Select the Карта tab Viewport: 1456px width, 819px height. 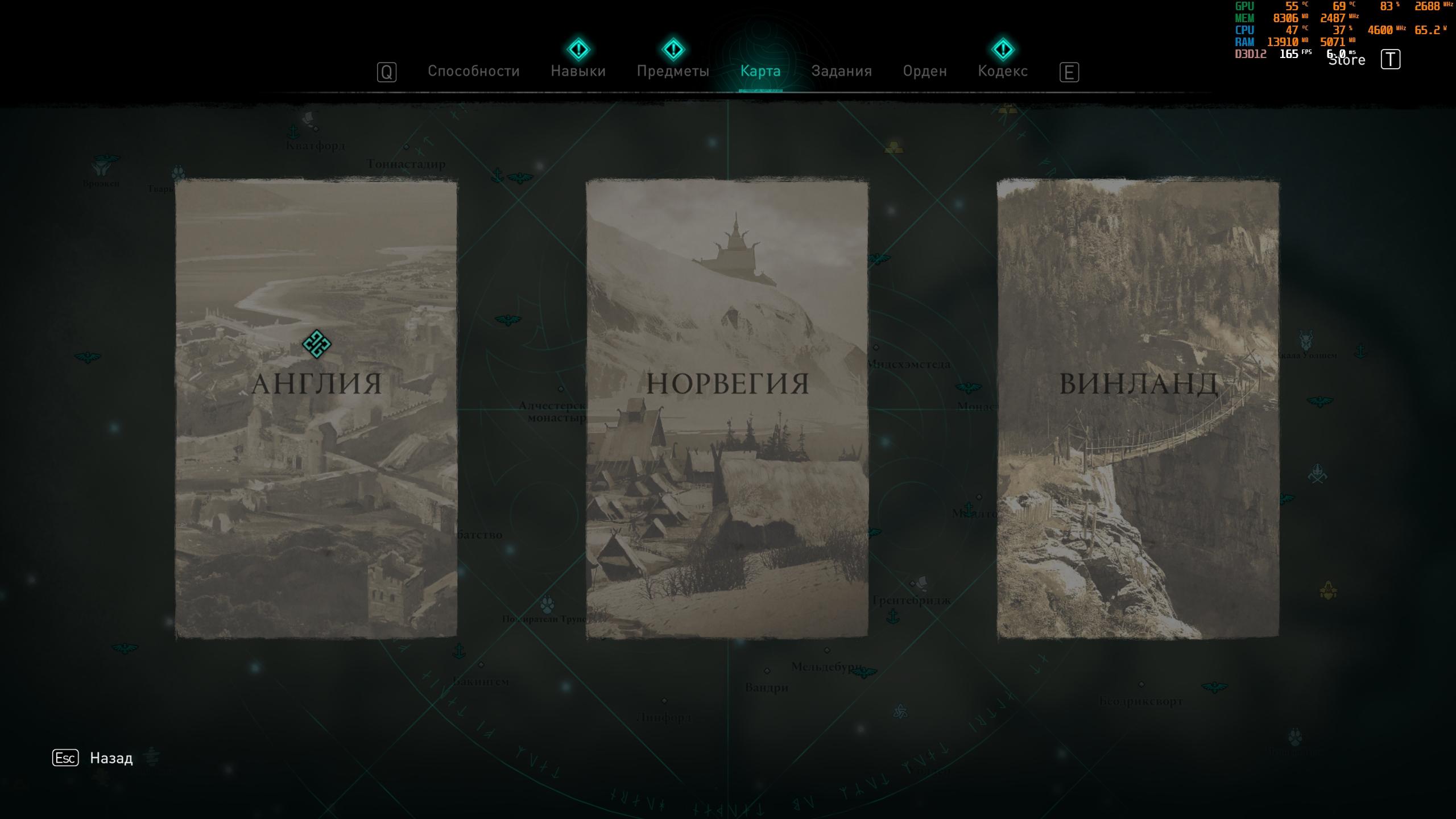pyautogui.click(x=760, y=71)
